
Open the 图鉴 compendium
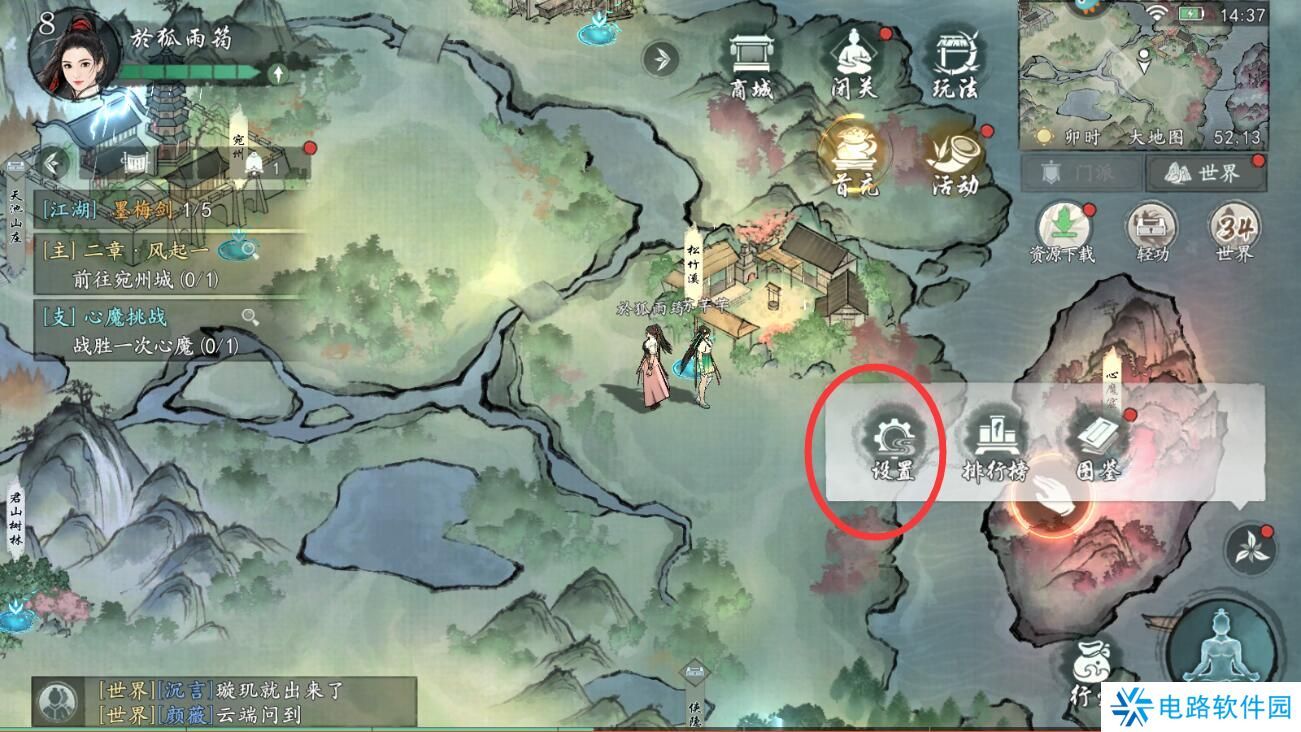pyautogui.click(x=1101, y=446)
